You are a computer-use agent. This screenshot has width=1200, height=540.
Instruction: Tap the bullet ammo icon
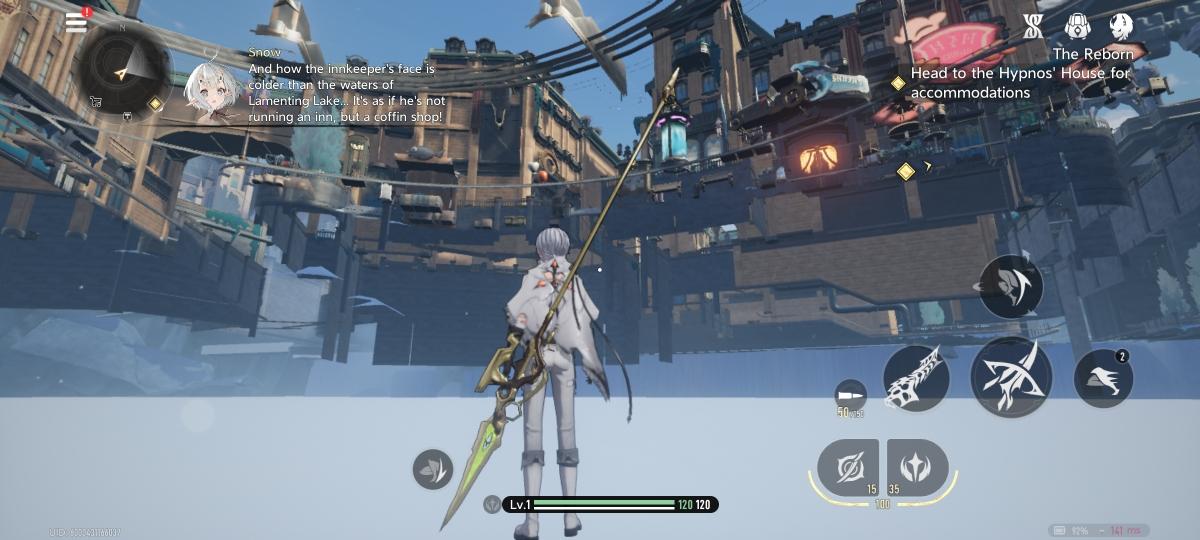point(850,392)
